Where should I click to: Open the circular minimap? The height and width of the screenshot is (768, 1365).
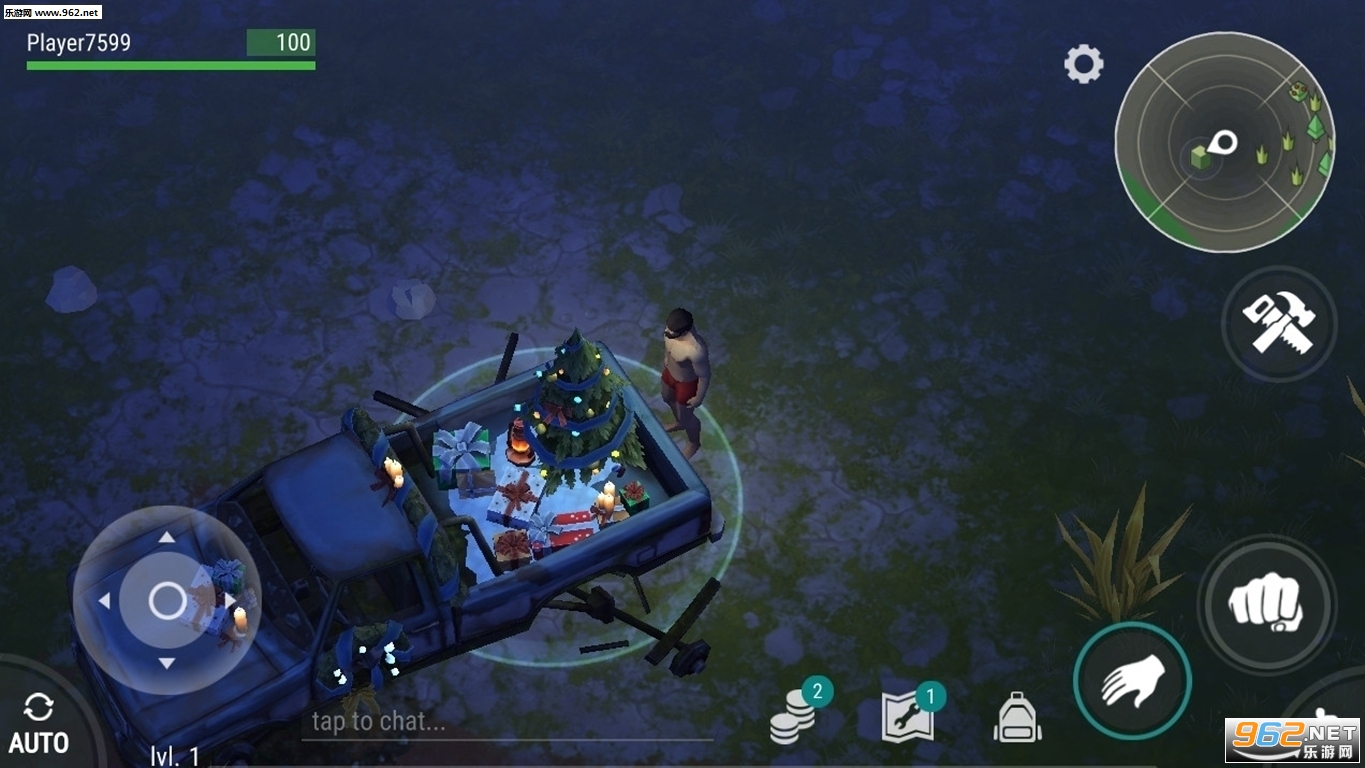point(1223,142)
